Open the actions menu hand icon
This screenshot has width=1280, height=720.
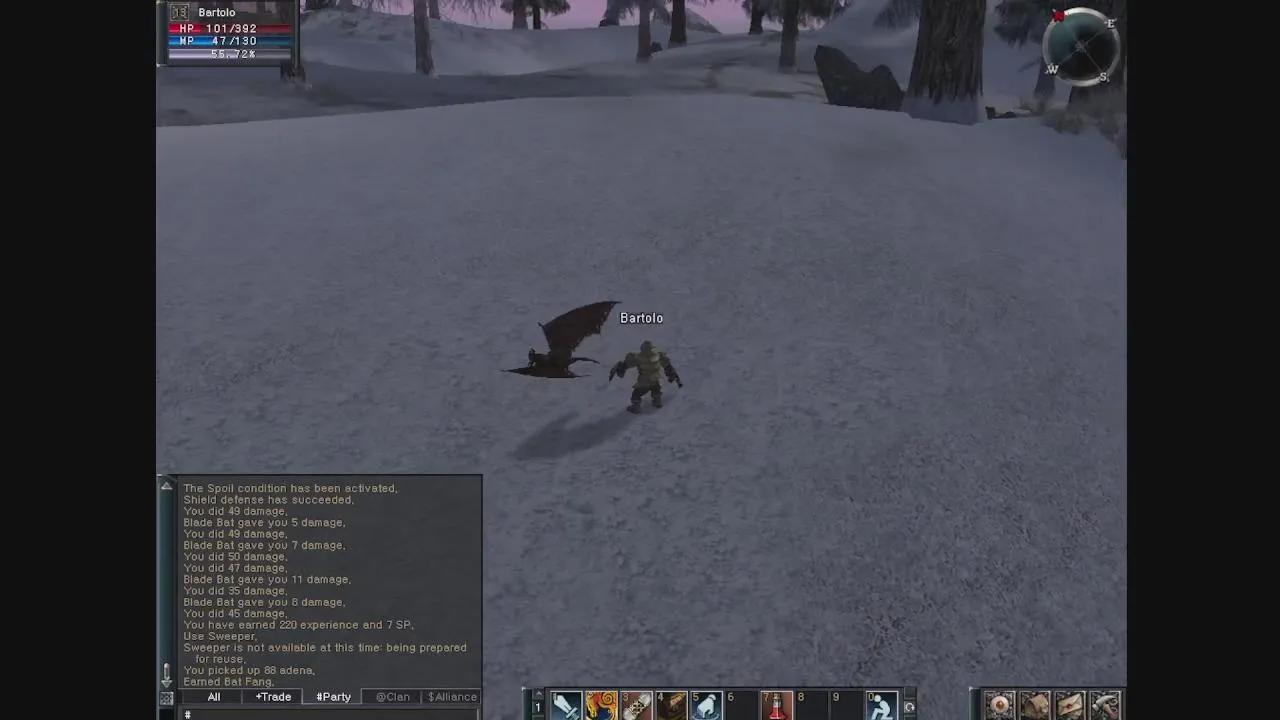[x=1103, y=705]
